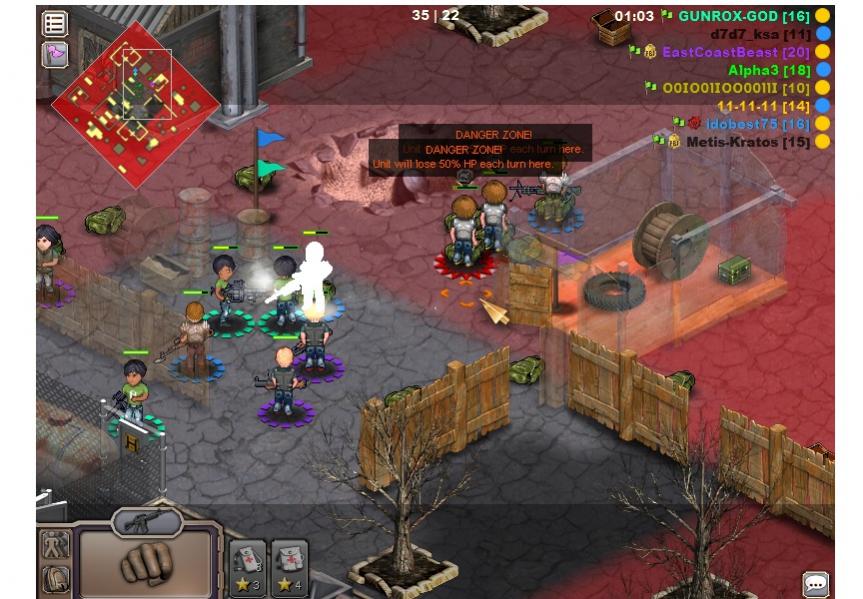Click the wooden crate icon beside timer

coord(610,26)
